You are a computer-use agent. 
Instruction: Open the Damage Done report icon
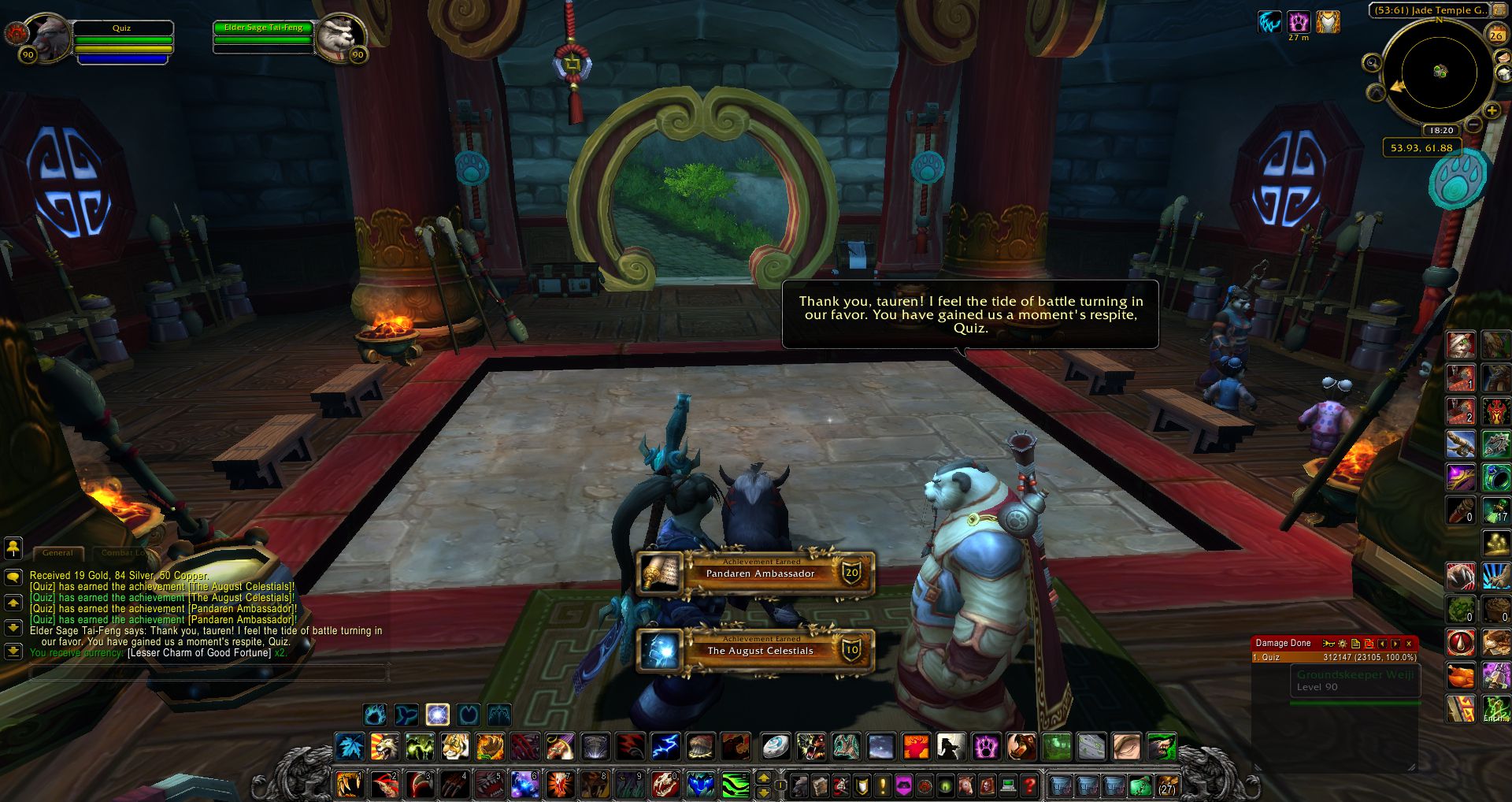pyautogui.click(x=1355, y=643)
